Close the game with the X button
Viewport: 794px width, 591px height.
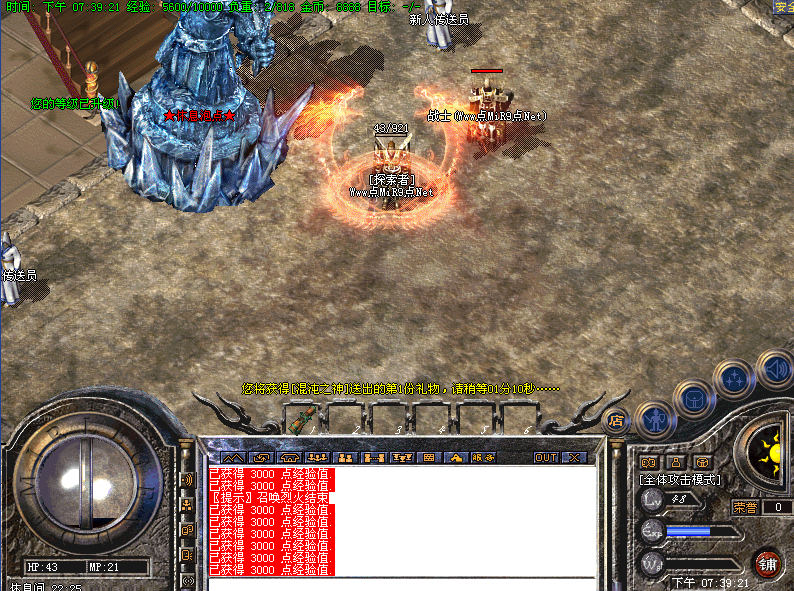574,457
